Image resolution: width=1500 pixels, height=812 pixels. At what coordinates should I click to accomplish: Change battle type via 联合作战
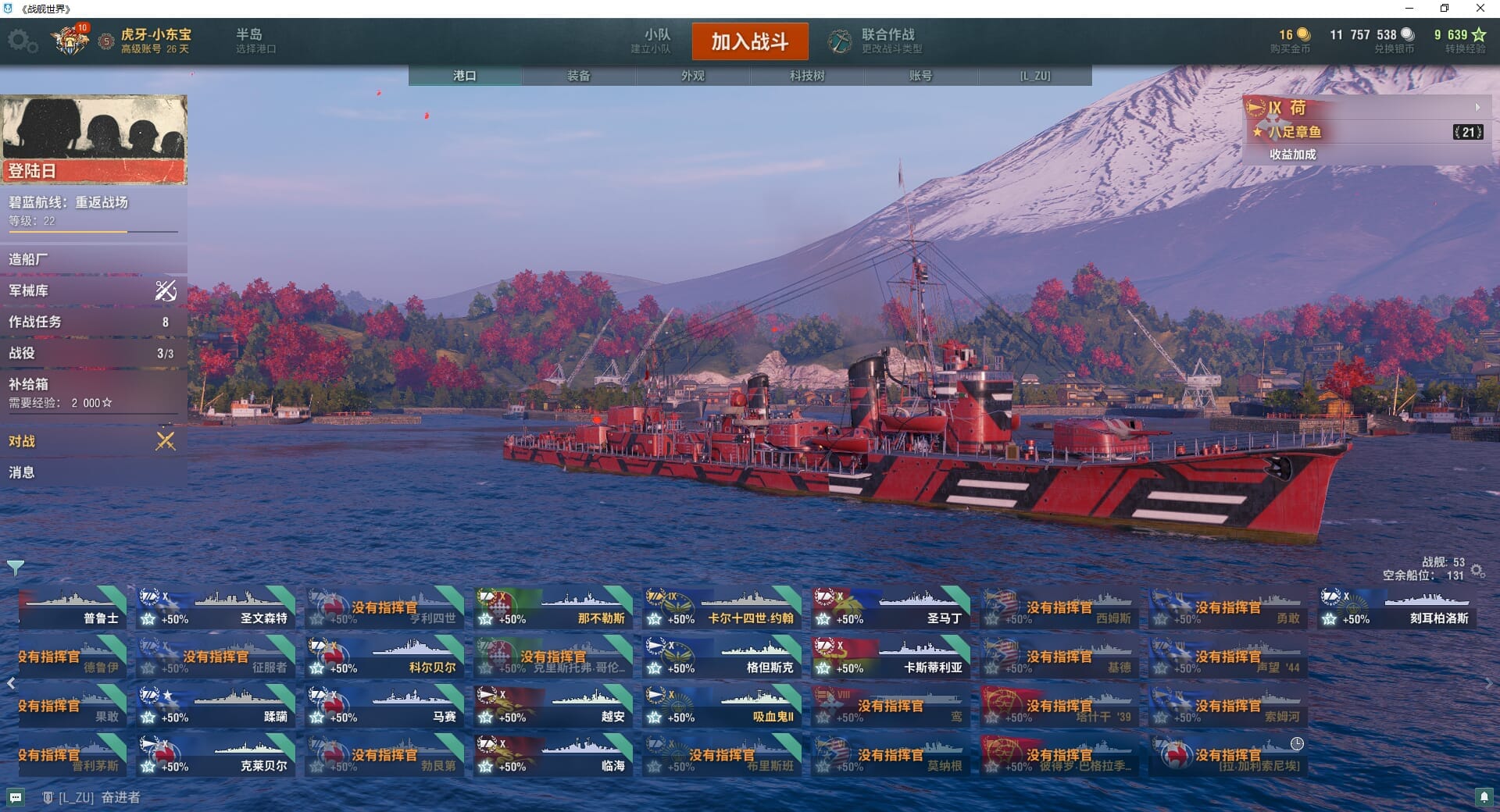click(x=877, y=41)
